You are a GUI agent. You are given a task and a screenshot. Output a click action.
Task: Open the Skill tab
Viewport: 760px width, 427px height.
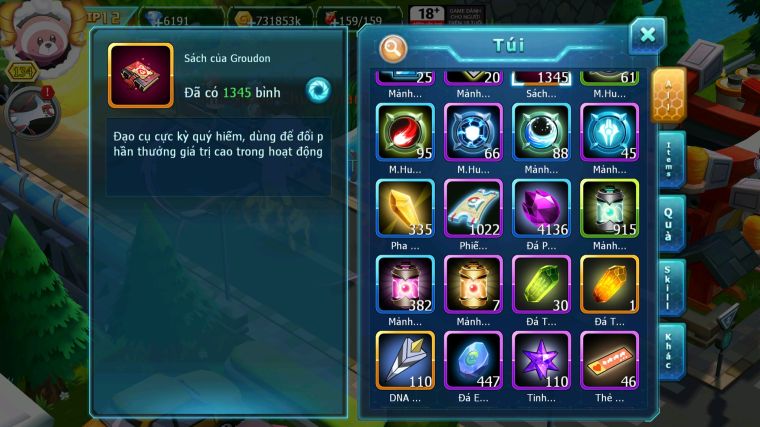[x=670, y=287]
